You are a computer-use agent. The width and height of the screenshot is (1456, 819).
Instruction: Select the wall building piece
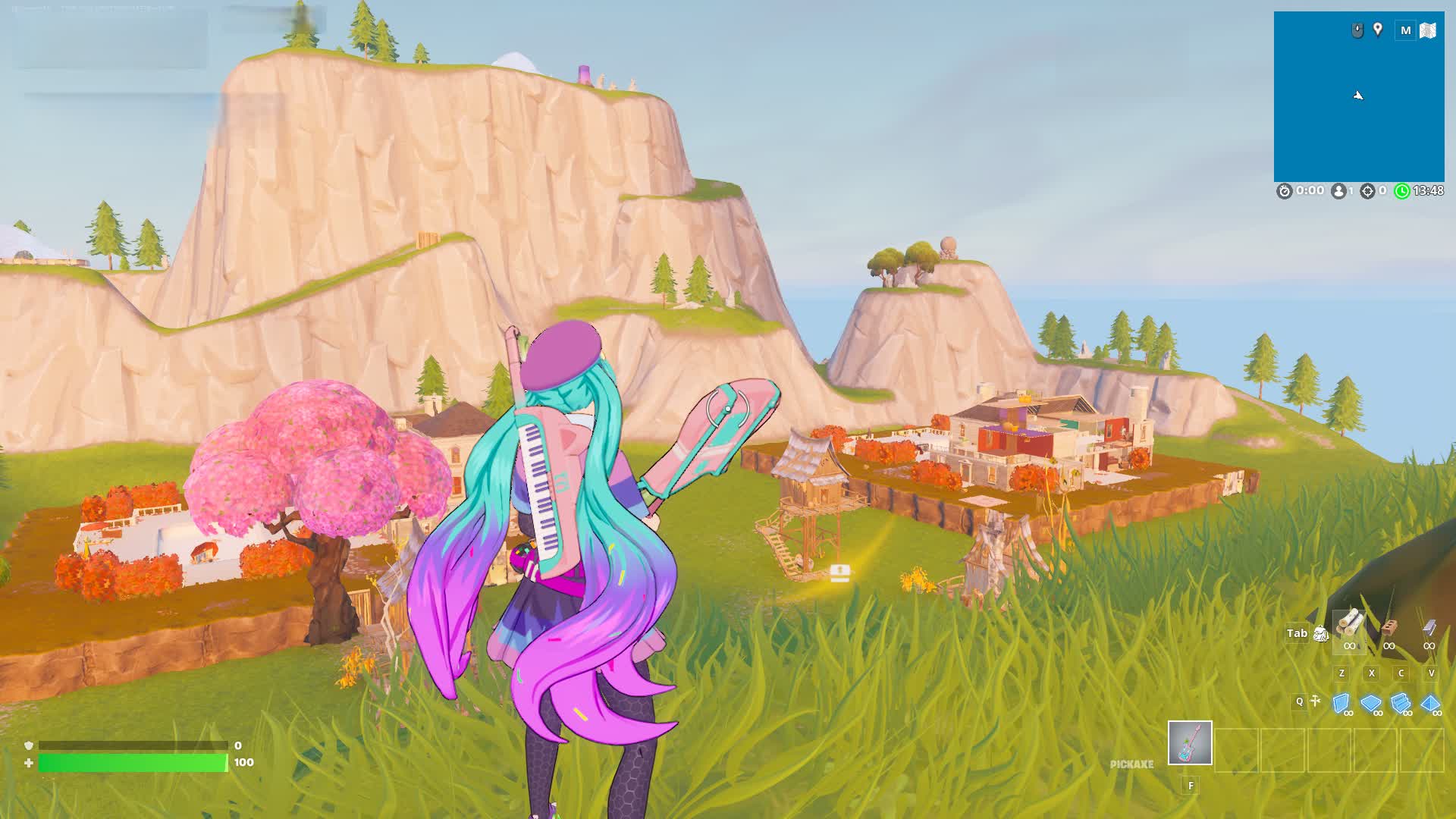click(1341, 704)
